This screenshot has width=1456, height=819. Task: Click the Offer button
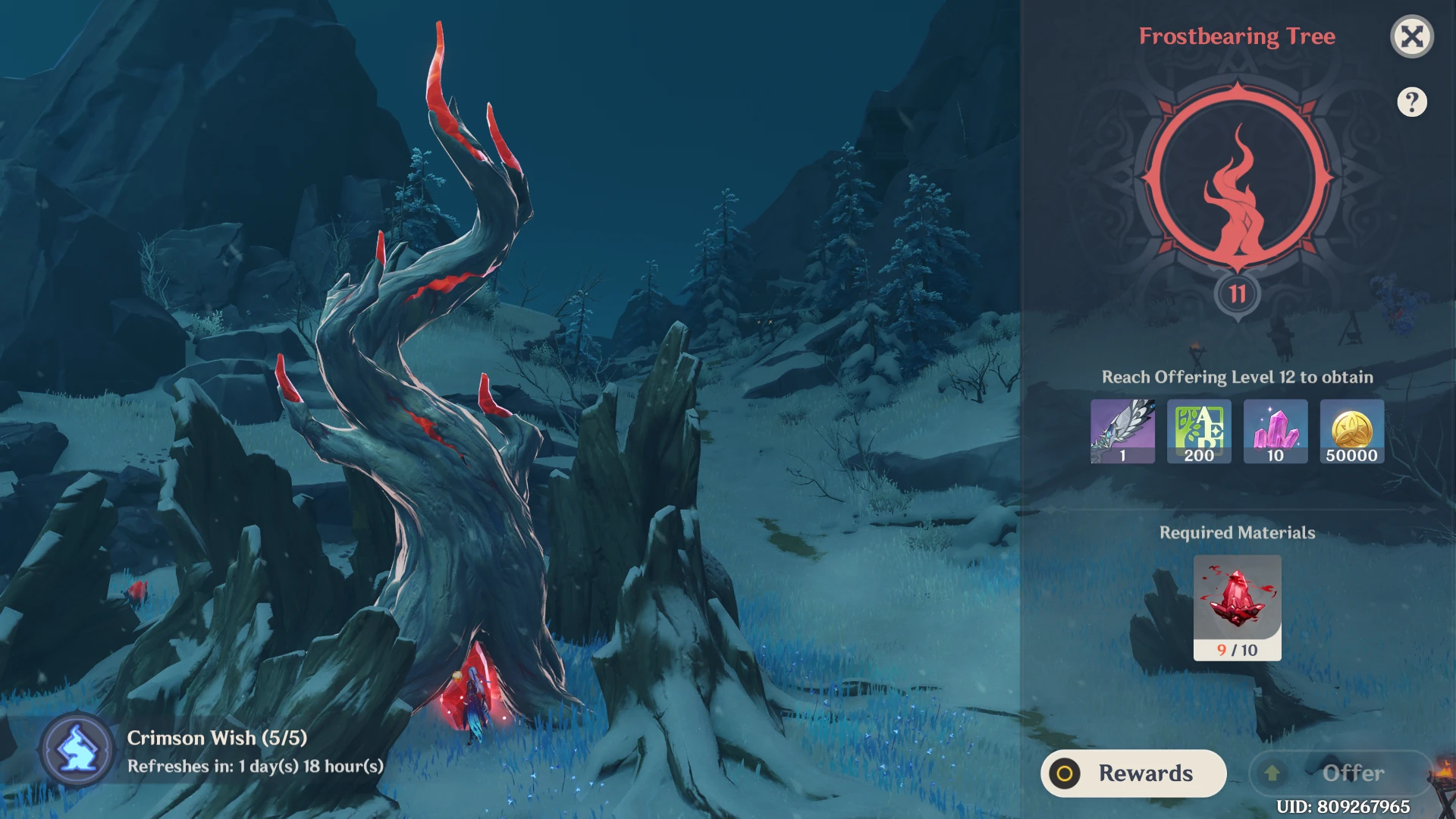click(1340, 773)
